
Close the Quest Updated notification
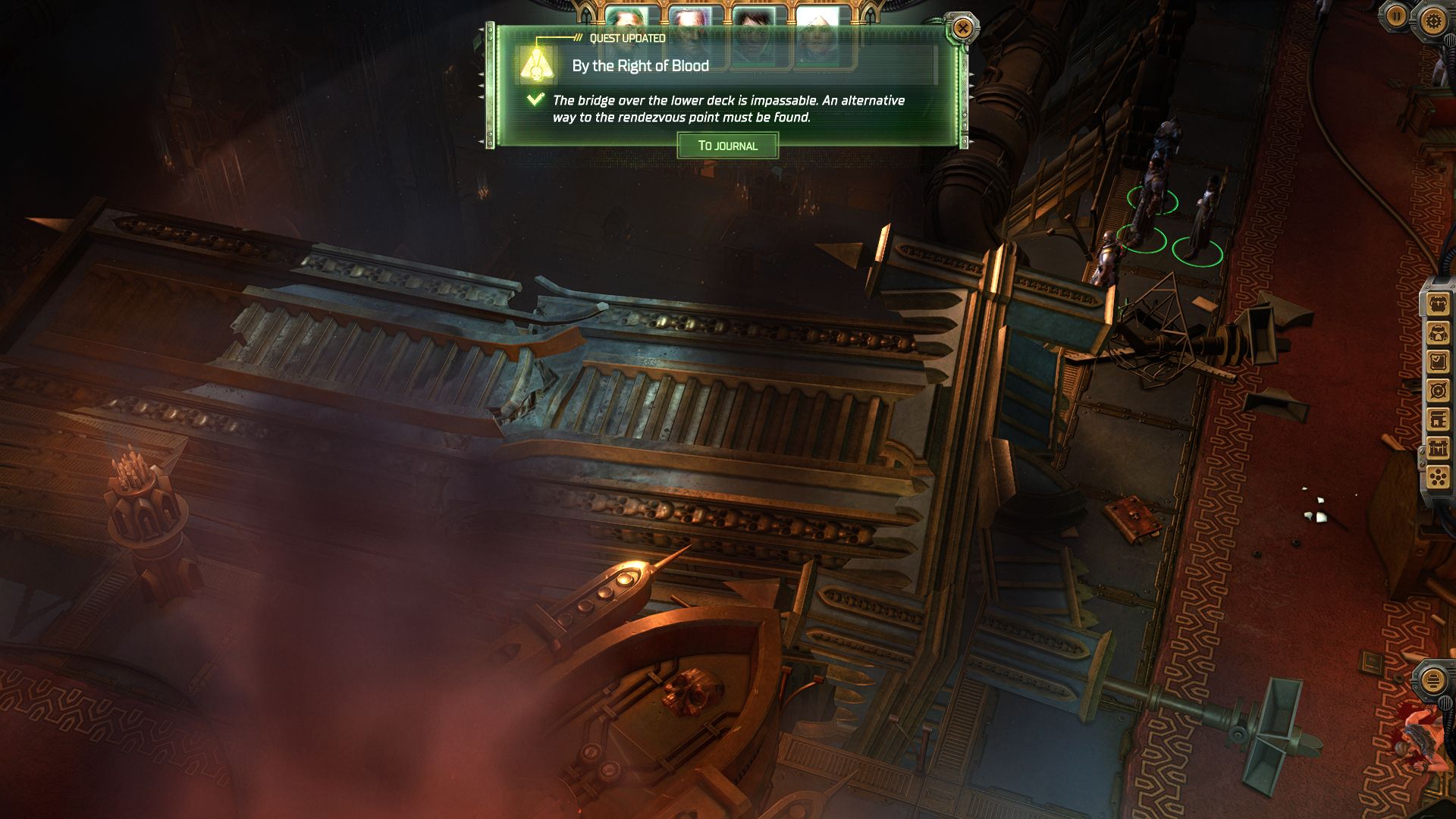coord(962,29)
